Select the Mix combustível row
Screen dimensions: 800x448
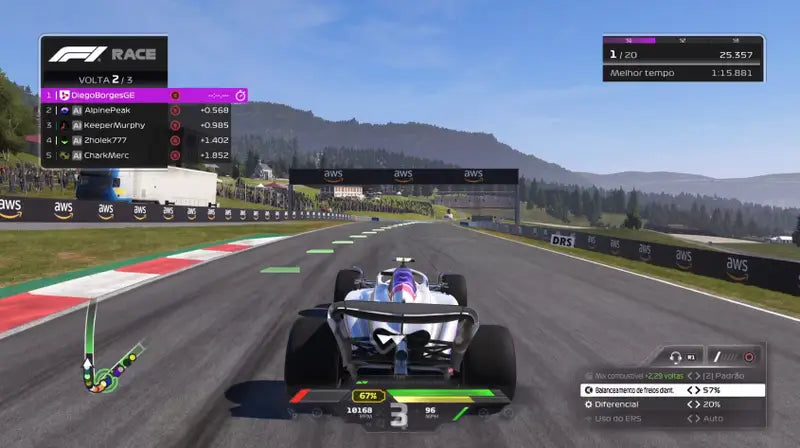pyautogui.click(x=670, y=376)
